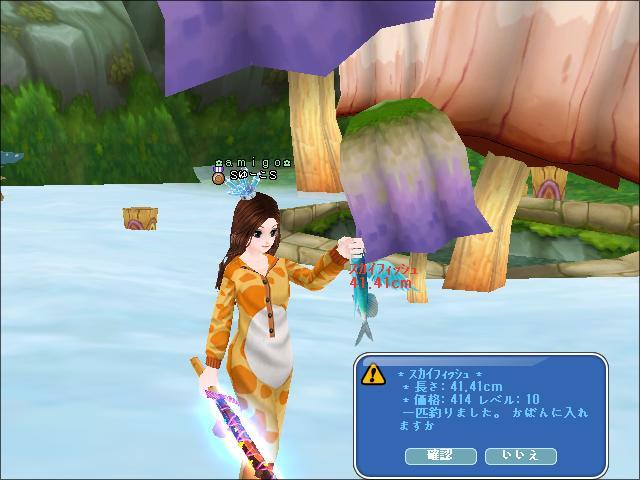640x480 pixels.
Task: Decline with the いいえ button
Action: [x=520, y=455]
